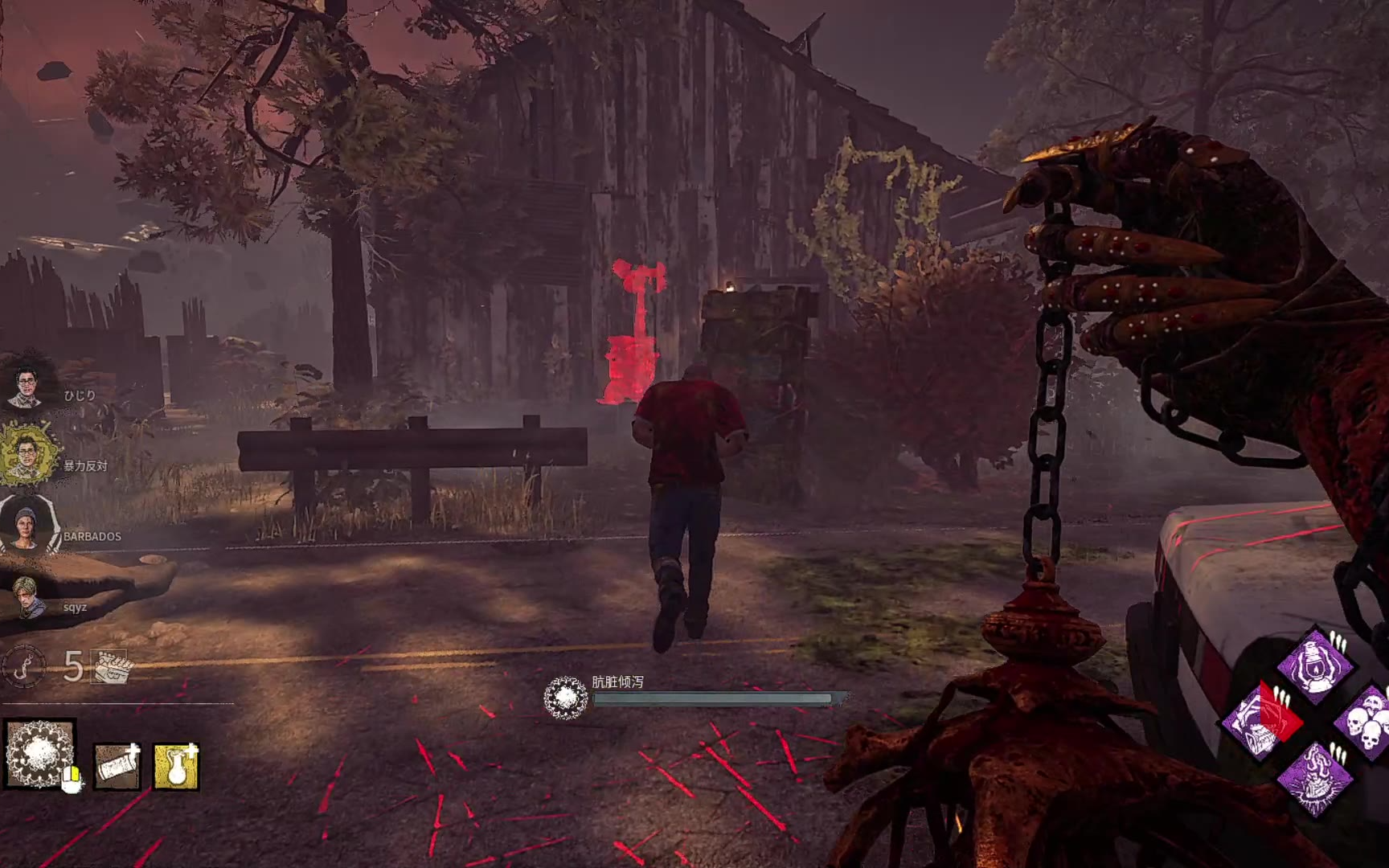Screen dimensions: 1389x868
Task: Click the lantern-in-hands perk icon
Action: [x=1315, y=665]
